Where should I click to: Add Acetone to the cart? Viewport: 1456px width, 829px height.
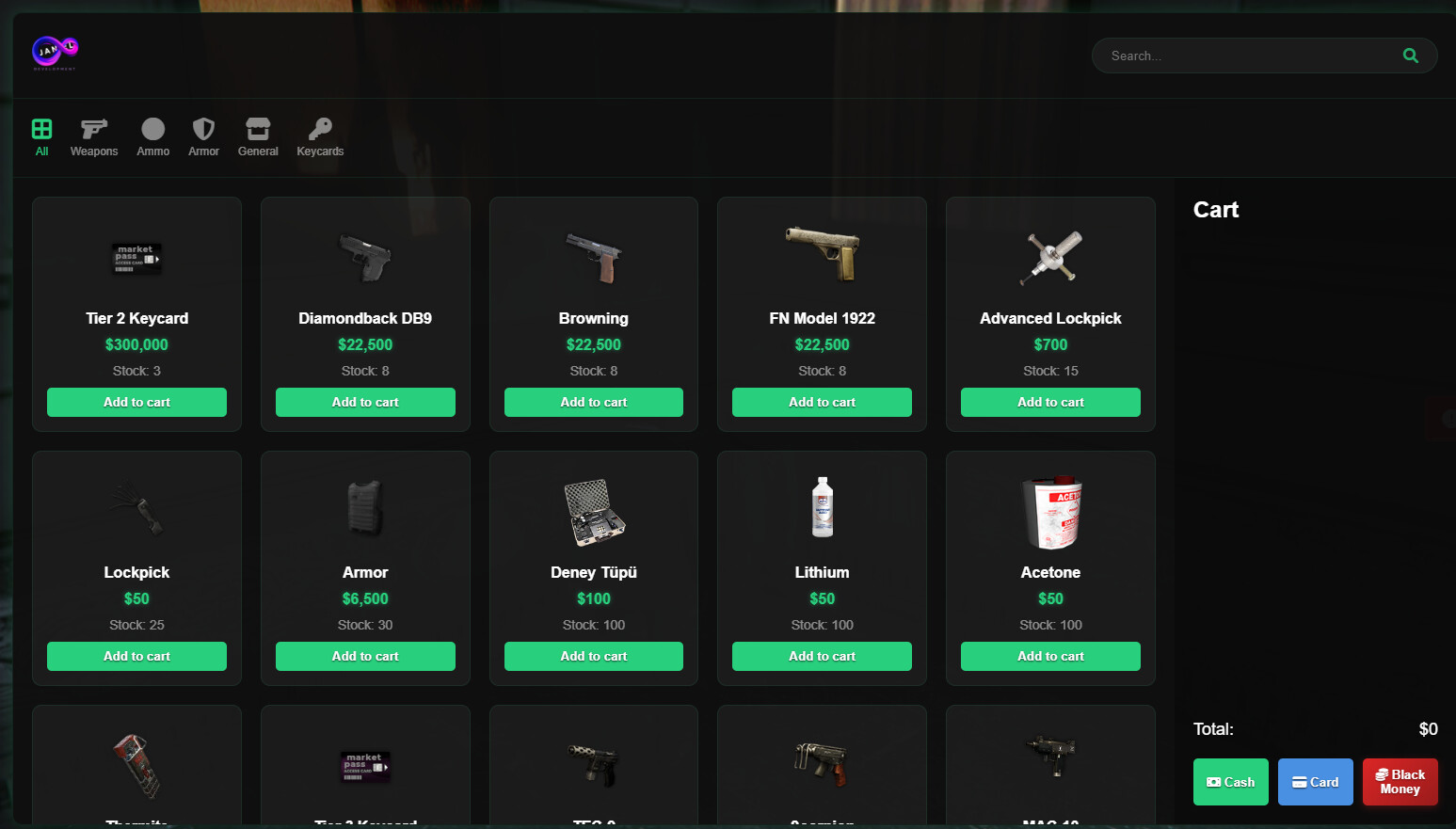[1050, 656]
